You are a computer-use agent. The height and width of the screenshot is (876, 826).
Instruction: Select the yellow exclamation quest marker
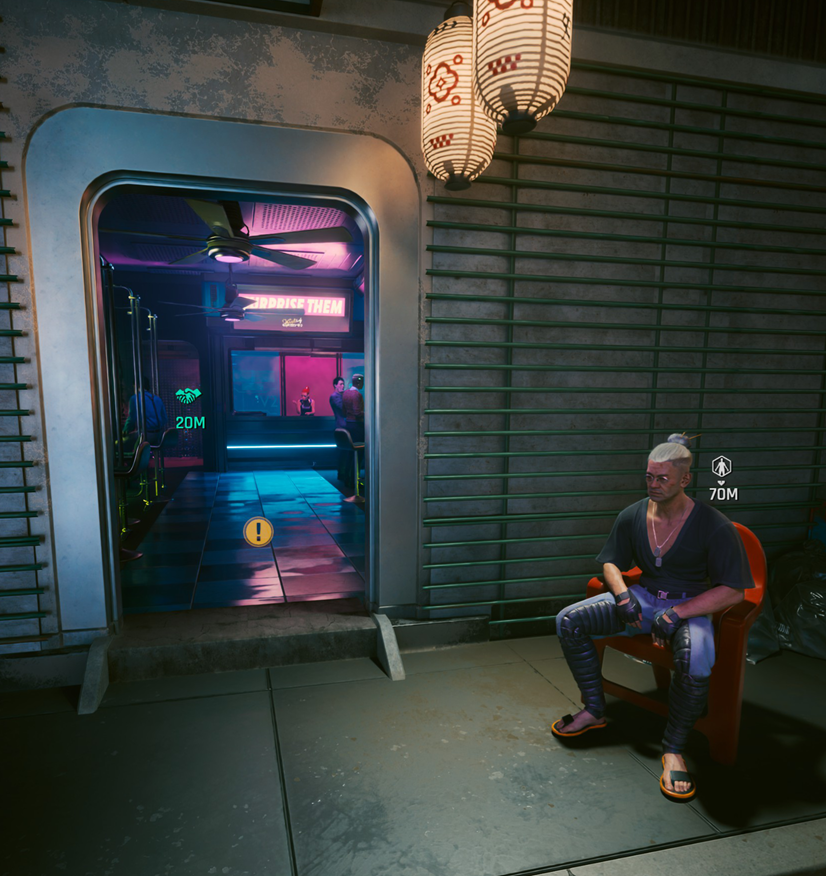click(258, 531)
